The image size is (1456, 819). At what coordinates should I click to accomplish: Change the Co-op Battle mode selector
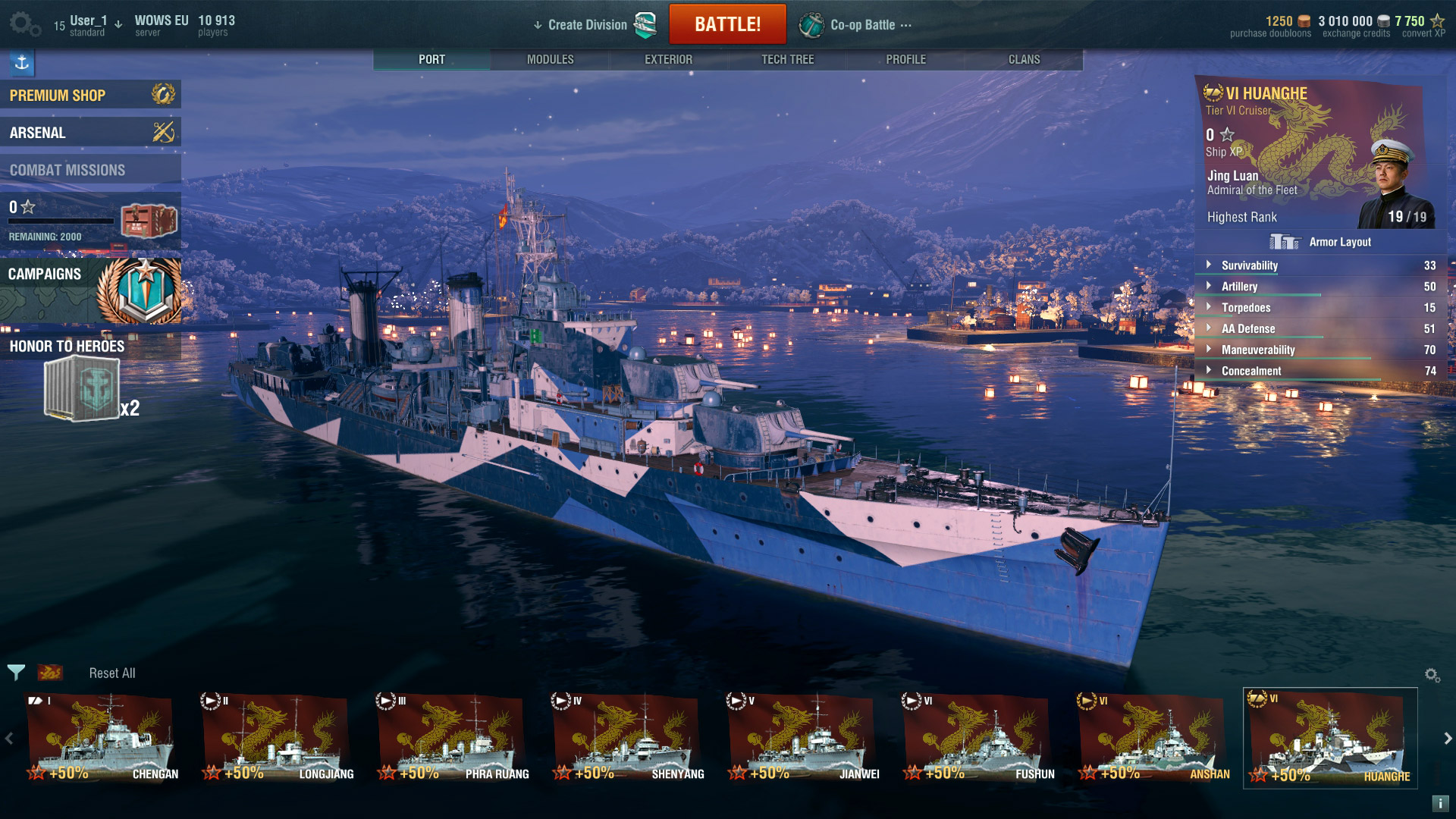[862, 25]
